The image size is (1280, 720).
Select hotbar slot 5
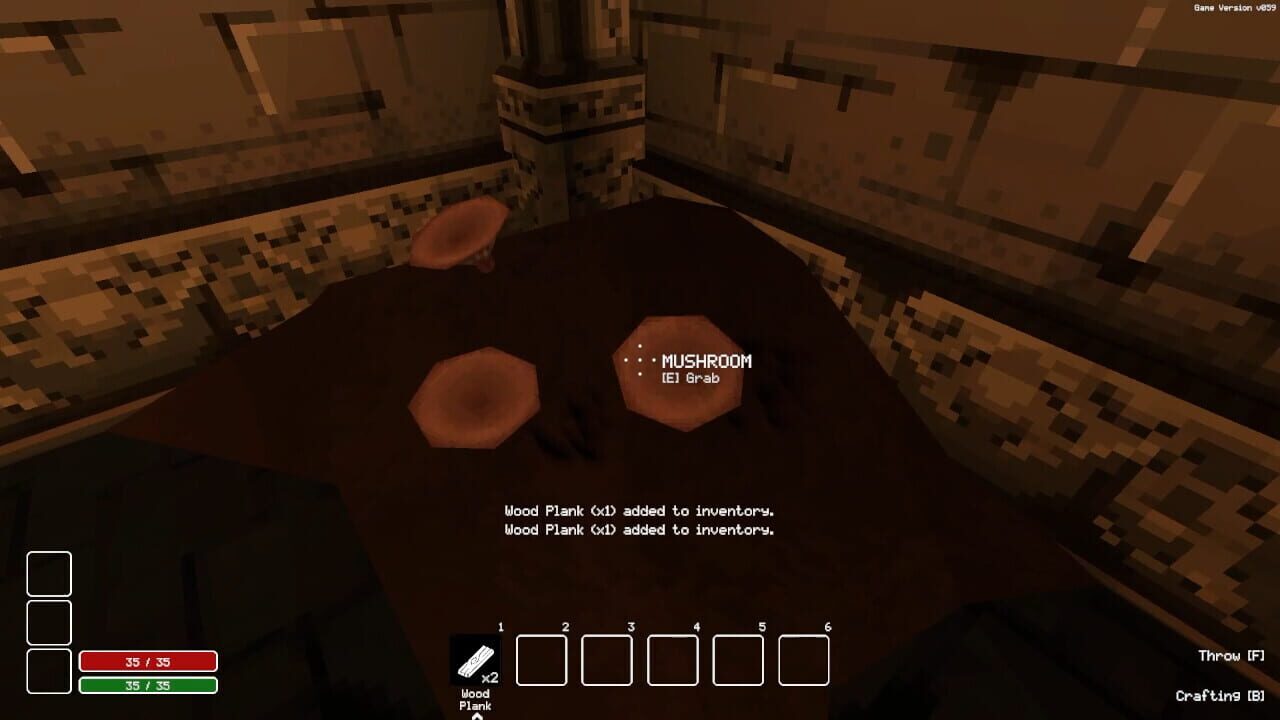(x=739, y=658)
